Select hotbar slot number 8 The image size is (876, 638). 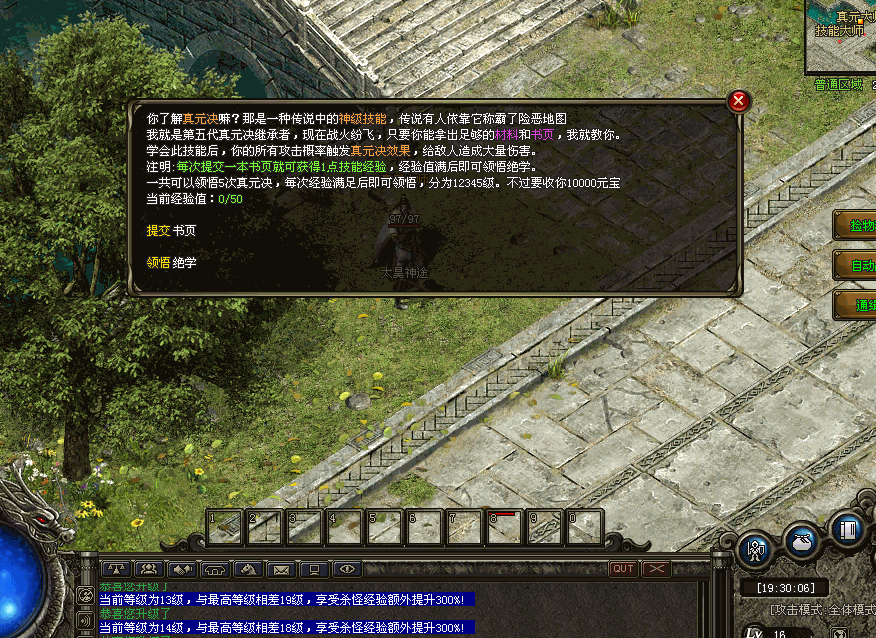click(x=505, y=526)
